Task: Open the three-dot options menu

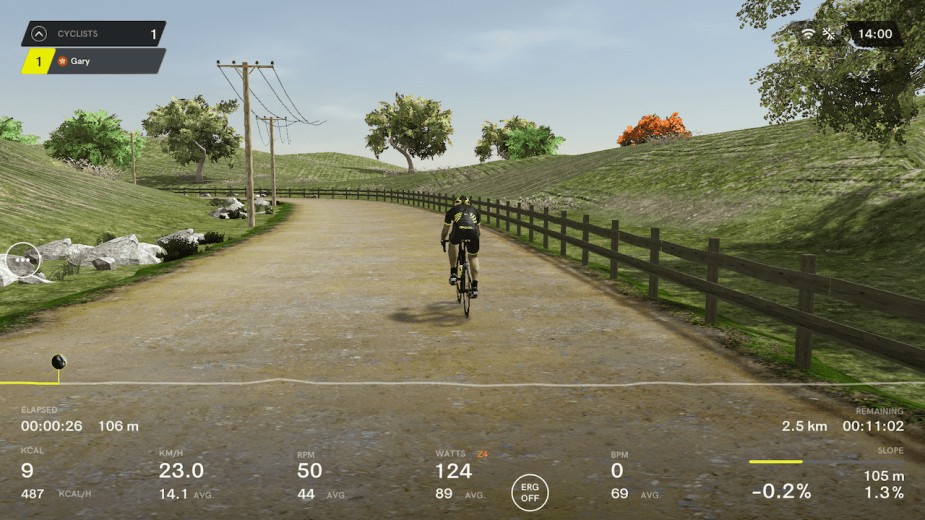Action: pos(22,260)
